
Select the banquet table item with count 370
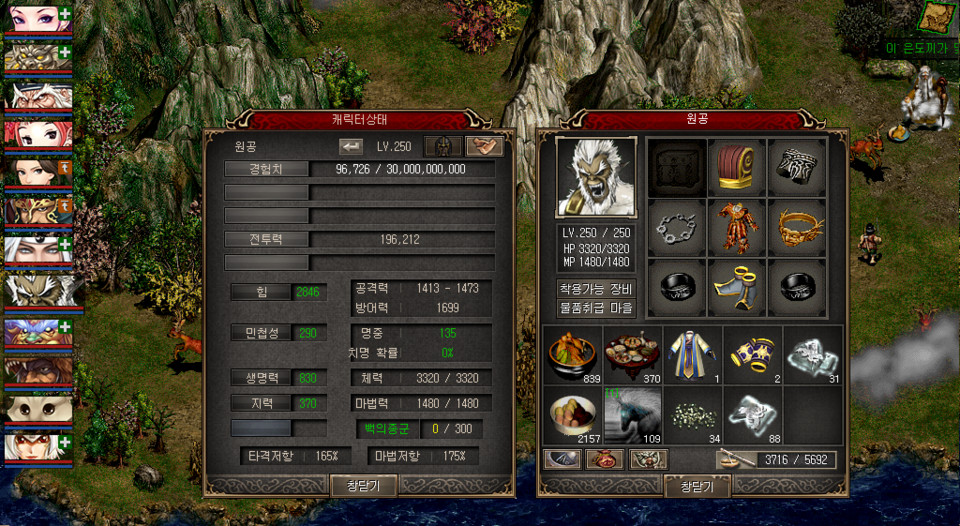632,355
